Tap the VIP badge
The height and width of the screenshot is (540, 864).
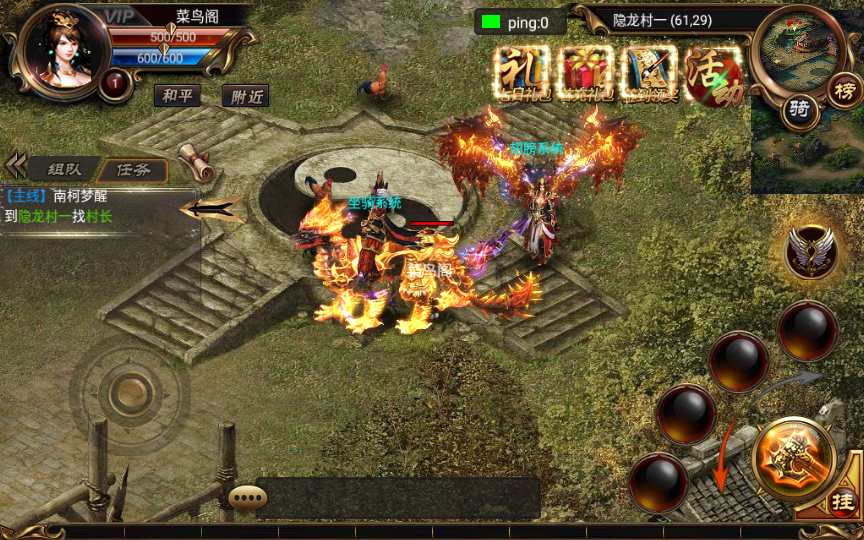pyautogui.click(x=120, y=16)
